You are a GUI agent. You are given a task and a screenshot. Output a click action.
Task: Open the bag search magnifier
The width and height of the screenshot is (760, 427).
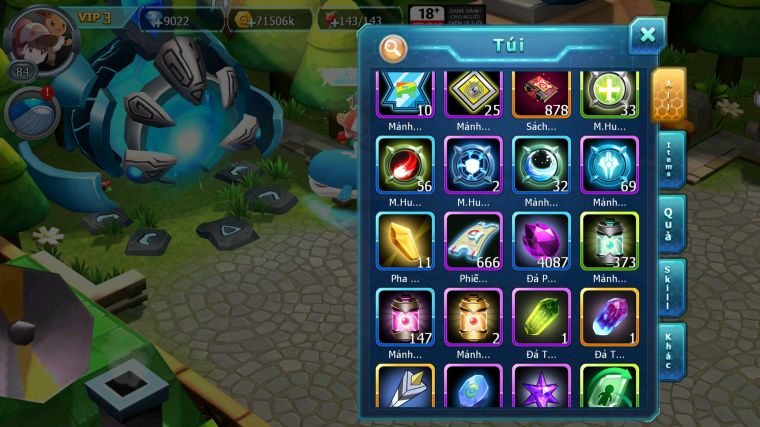click(394, 47)
